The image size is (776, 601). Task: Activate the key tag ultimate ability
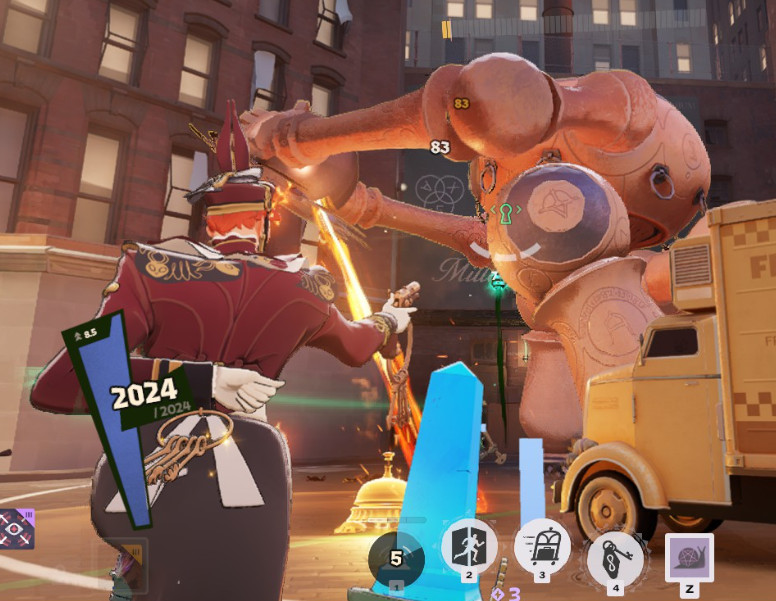[615, 555]
